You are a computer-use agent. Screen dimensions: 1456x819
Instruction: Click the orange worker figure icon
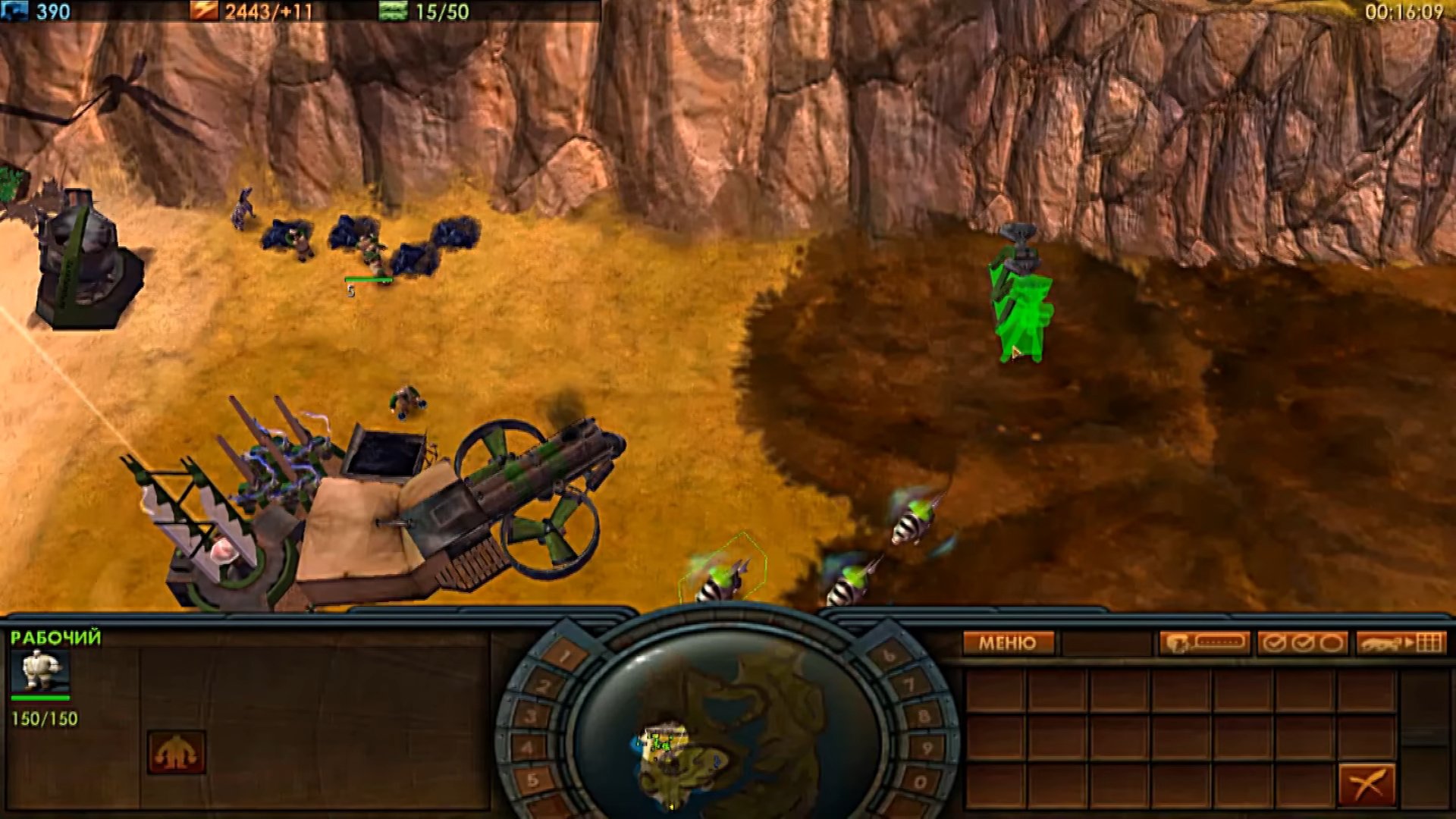177,752
